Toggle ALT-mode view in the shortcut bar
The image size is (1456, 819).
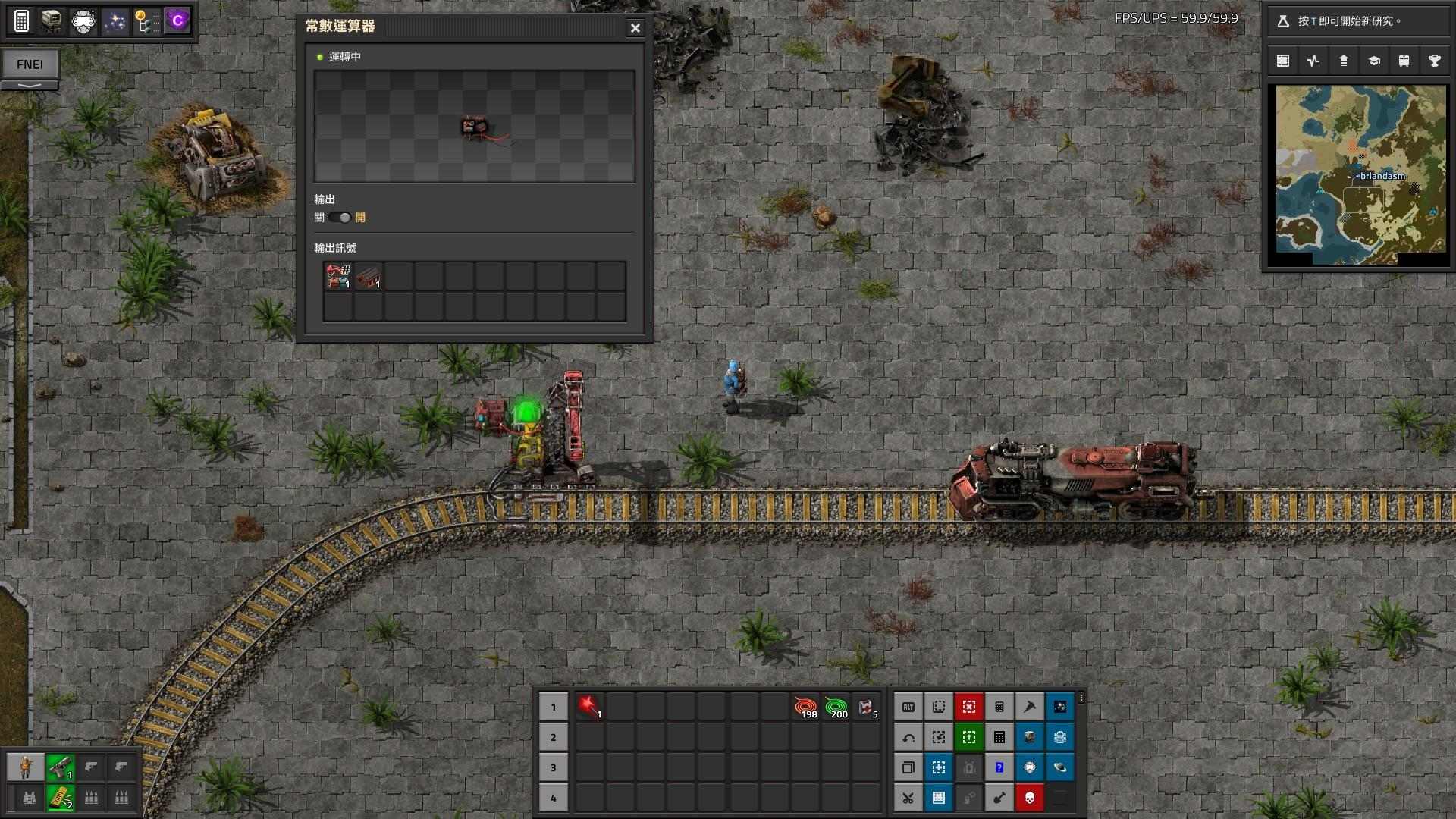(x=908, y=706)
